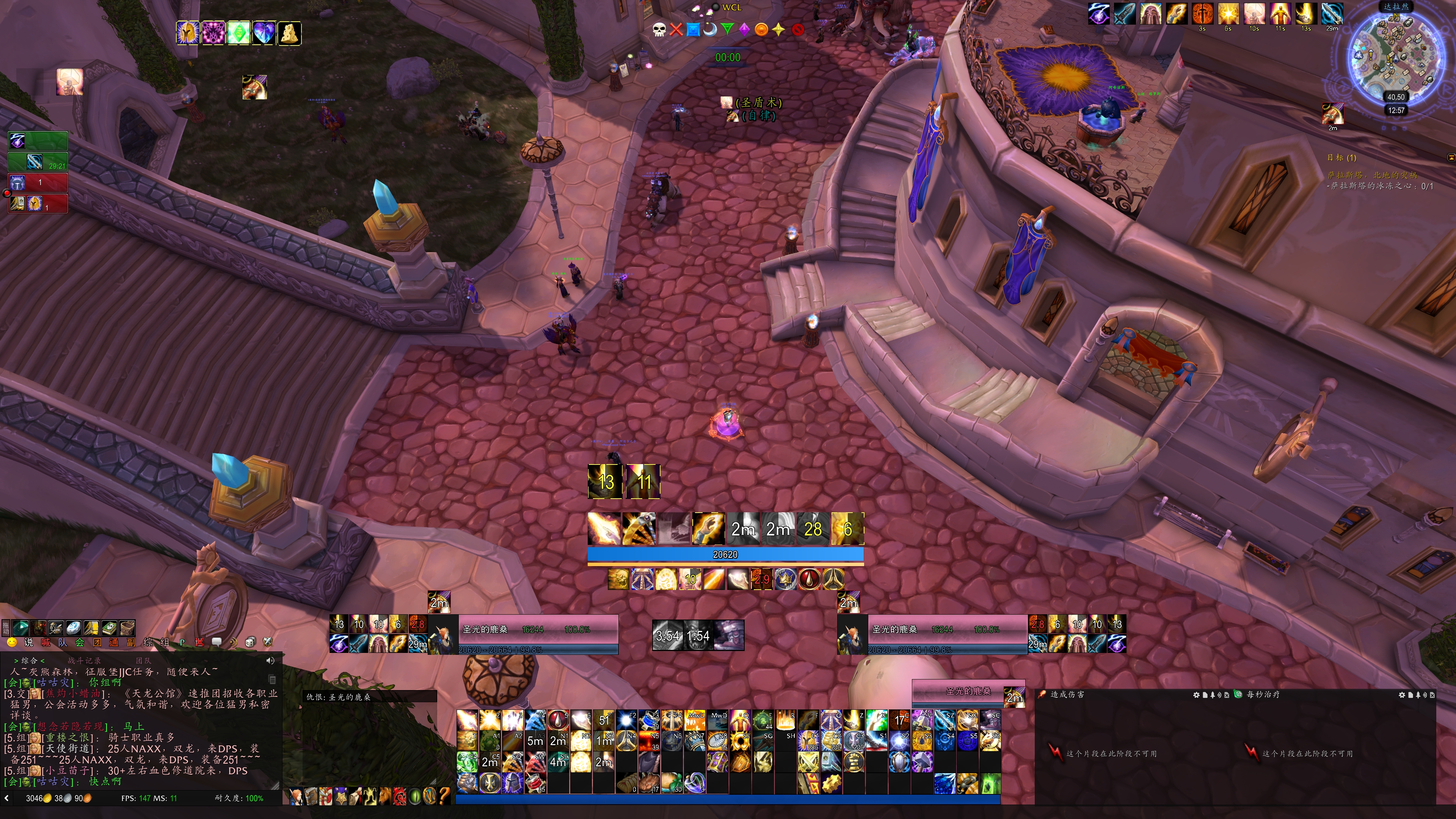The image size is (1456, 819).
Task: Select the skull raid target marker
Action: [x=659, y=30]
